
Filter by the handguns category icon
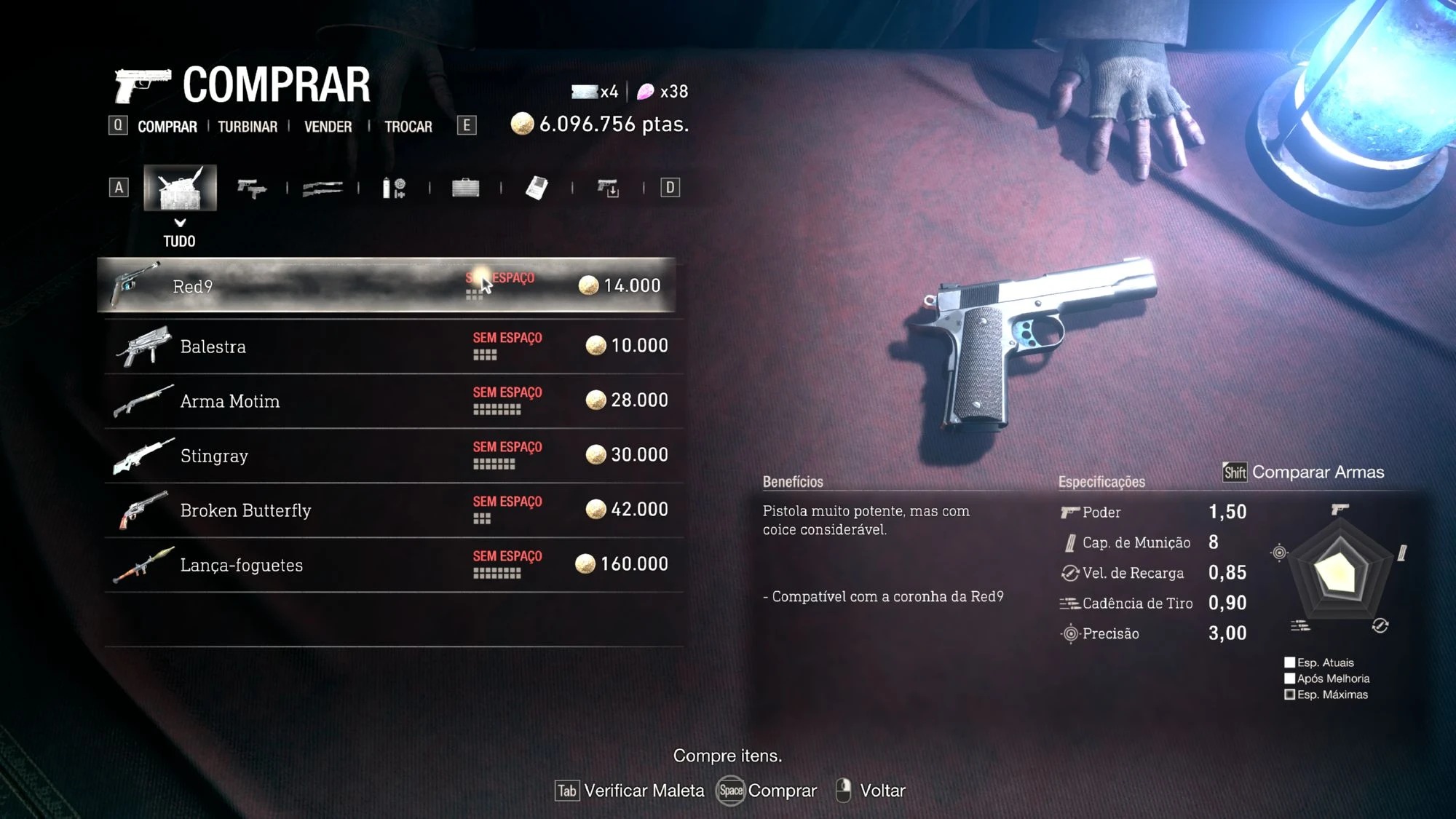252,189
